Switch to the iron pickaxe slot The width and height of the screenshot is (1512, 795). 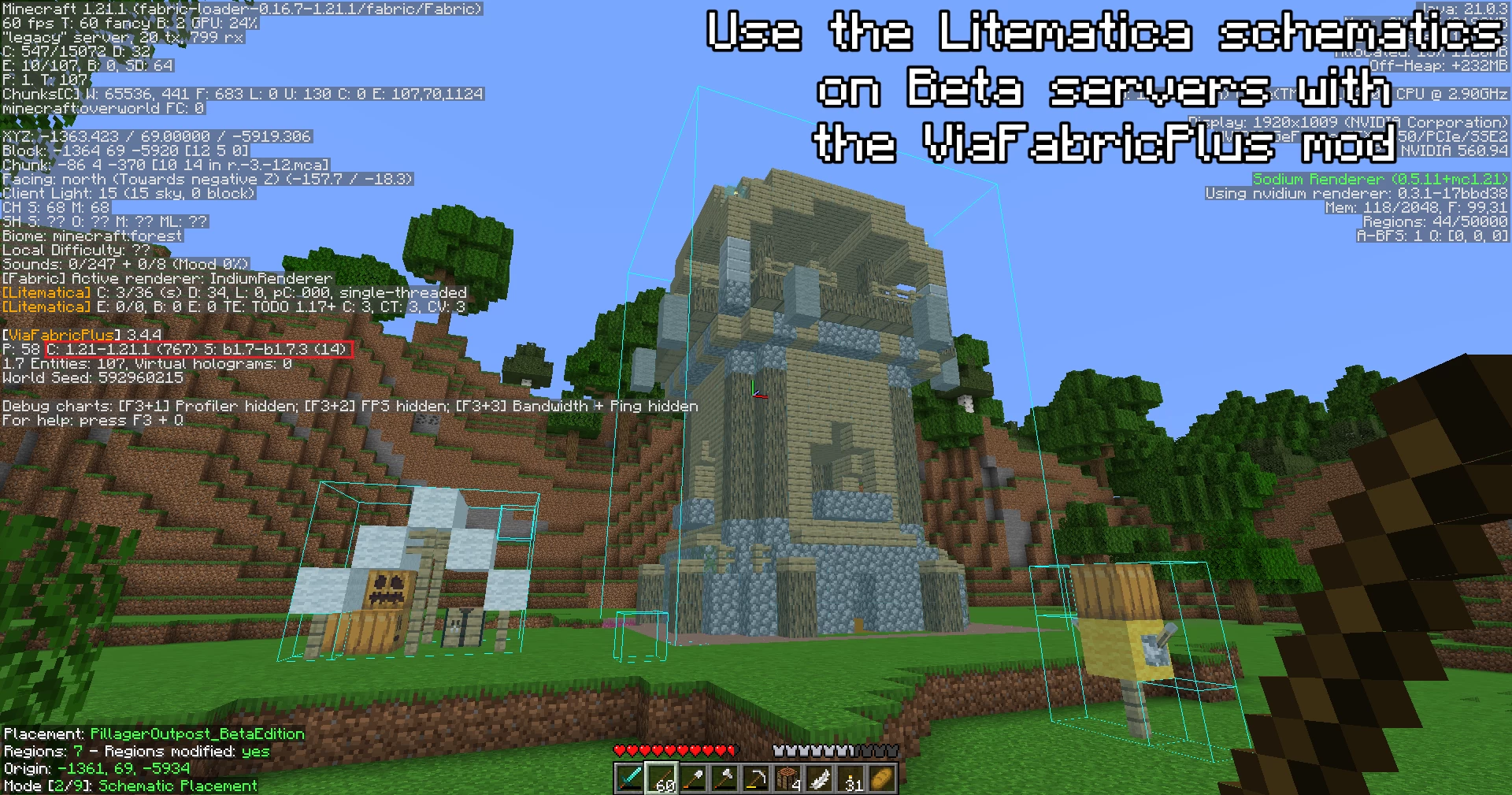tap(756, 778)
